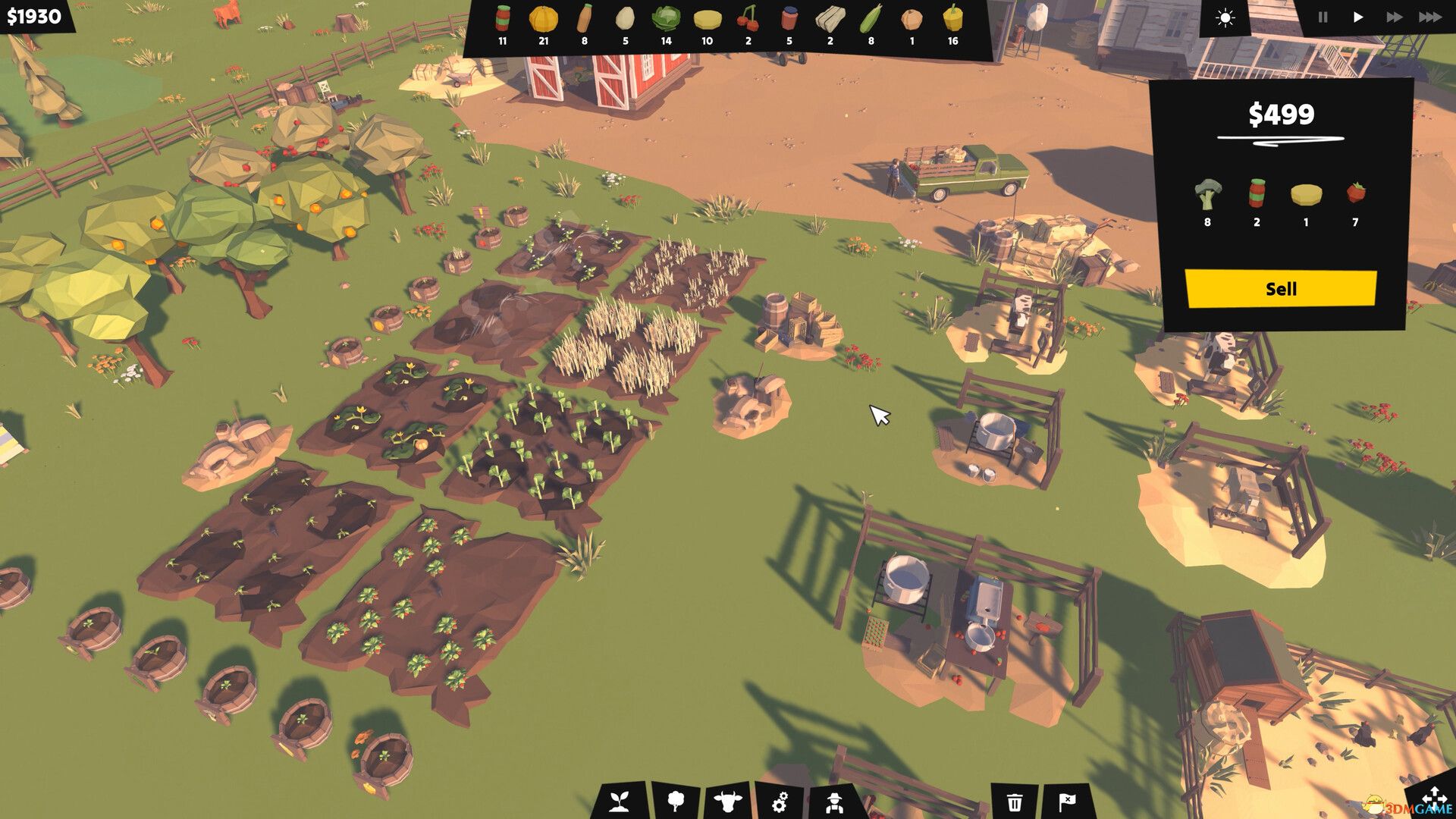Image resolution: width=1456 pixels, height=819 pixels.
Task: Open the trees build menu
Action: [675, 801]
